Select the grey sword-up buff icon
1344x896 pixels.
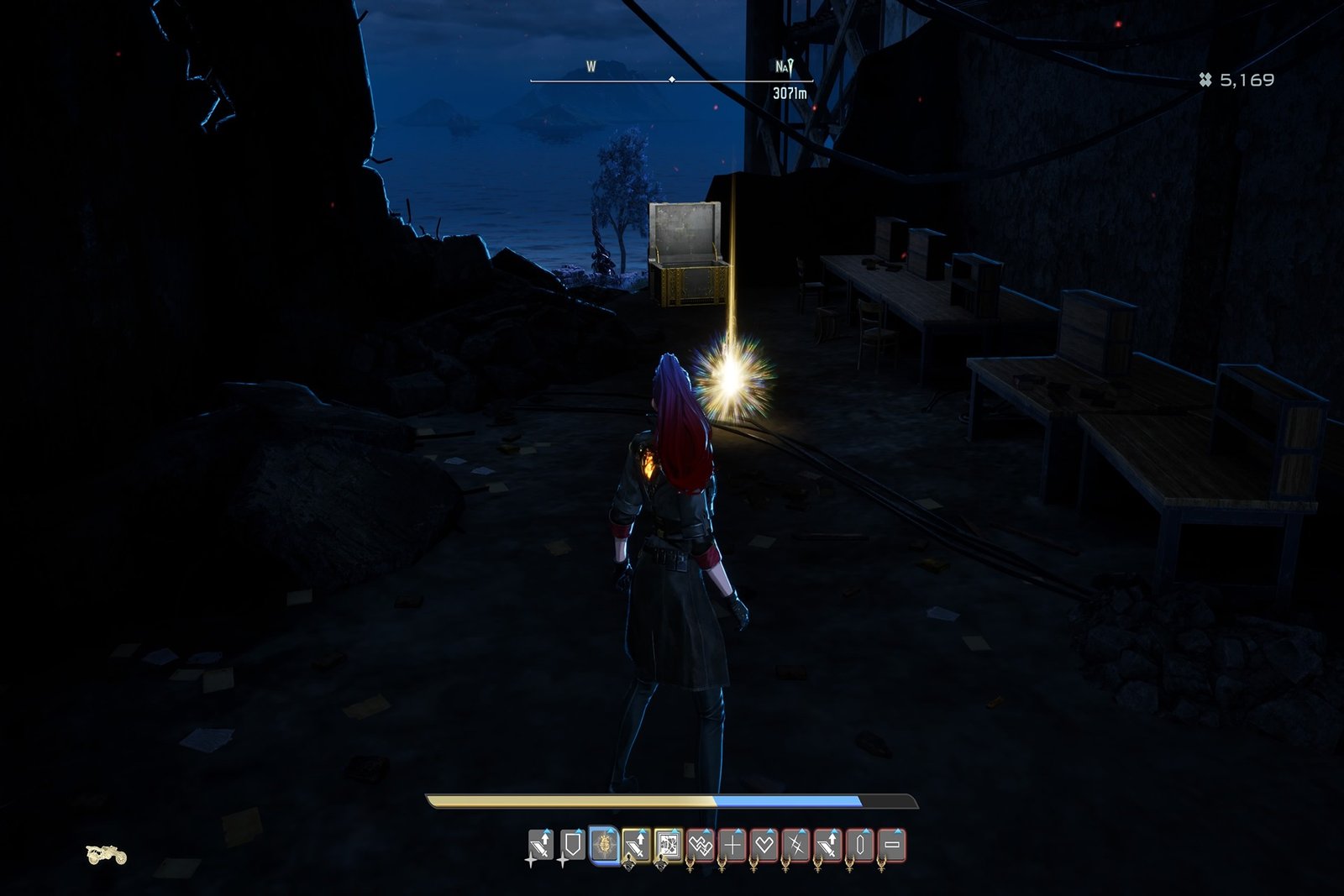pyautogui.click(x=540, y=845)
